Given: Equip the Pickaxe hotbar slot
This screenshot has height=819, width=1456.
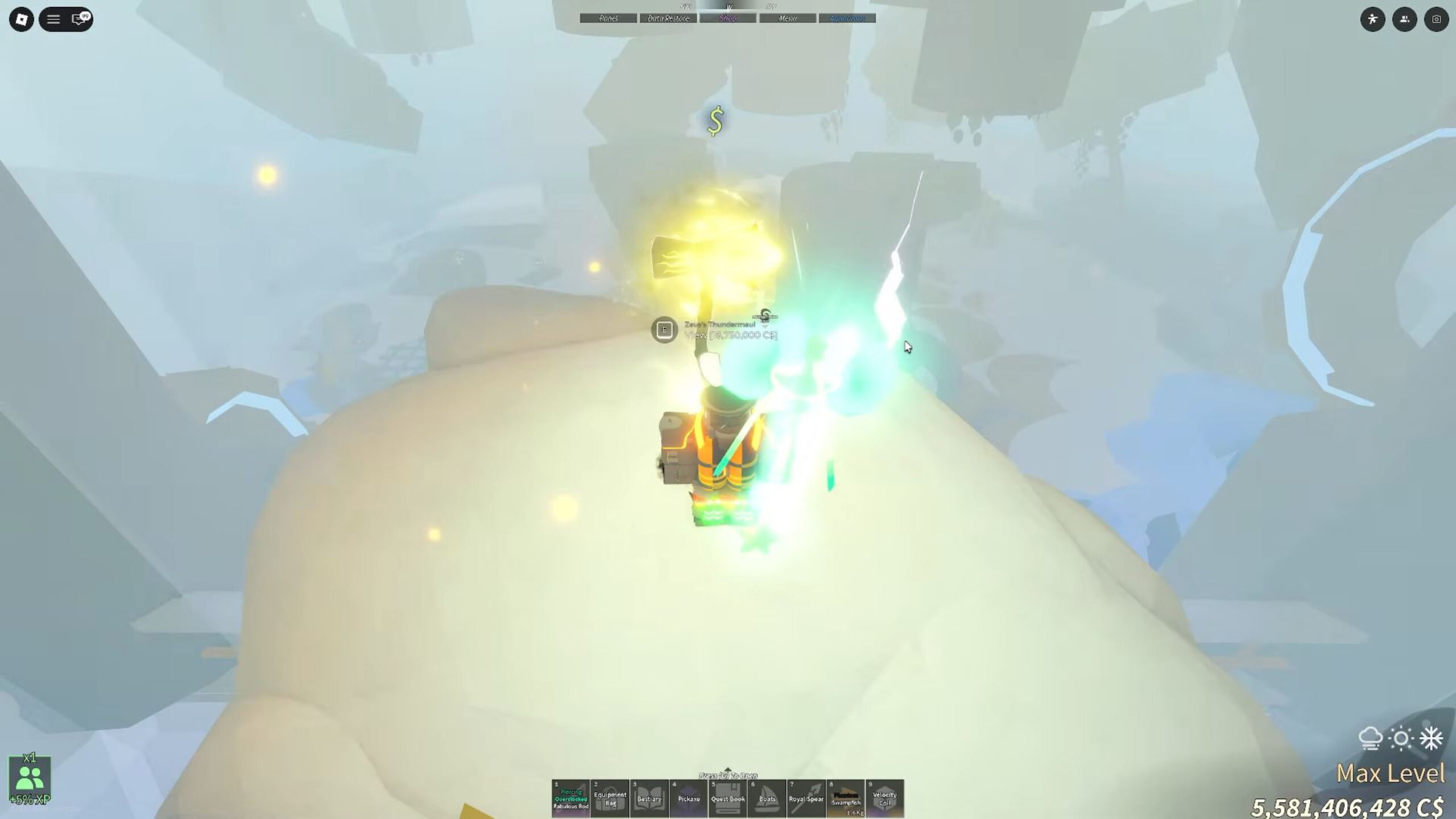Looking at the screenshot, I should tap(688, 798).
